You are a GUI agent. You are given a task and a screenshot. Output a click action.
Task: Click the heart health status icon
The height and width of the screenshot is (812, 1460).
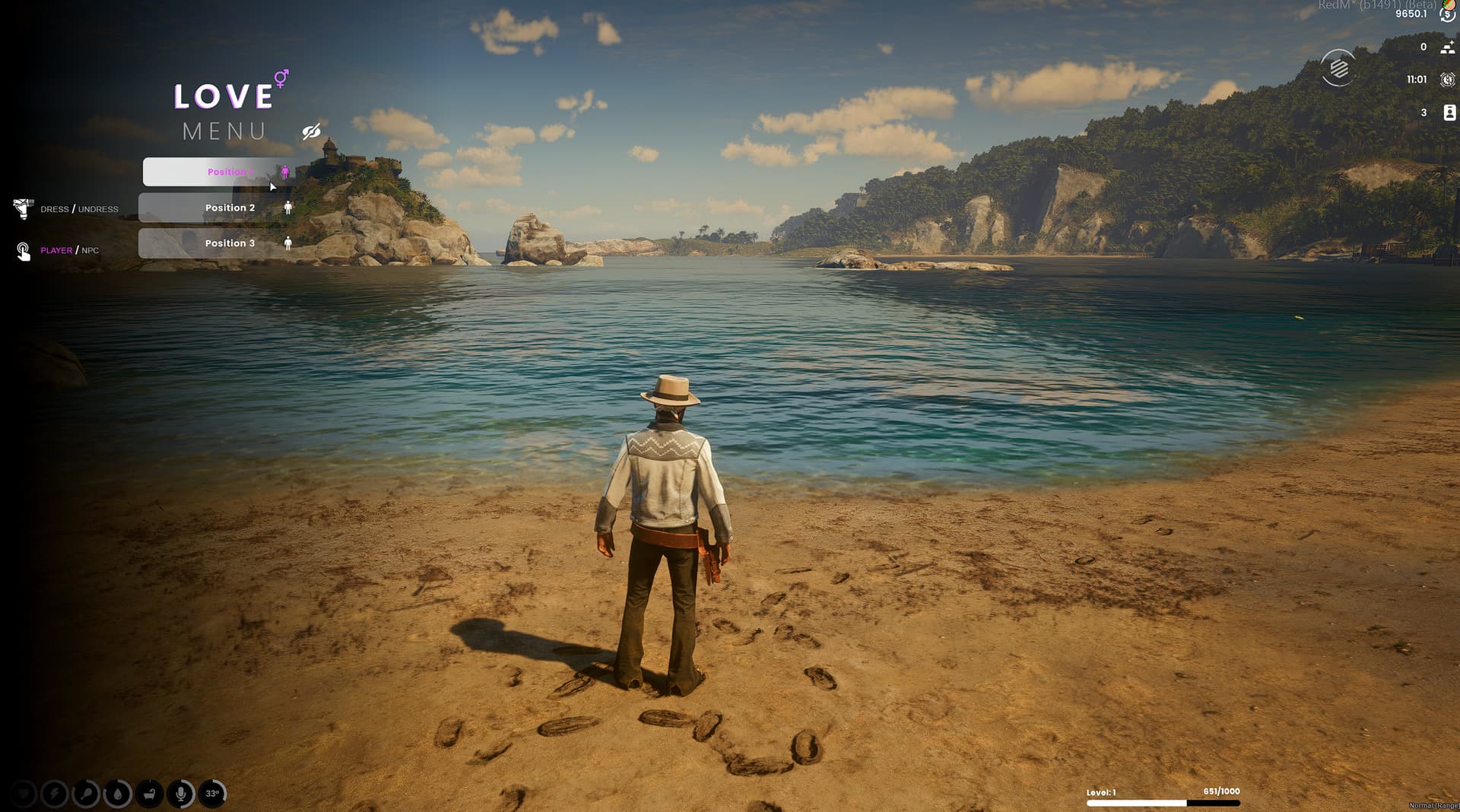(x=23, y=794)
